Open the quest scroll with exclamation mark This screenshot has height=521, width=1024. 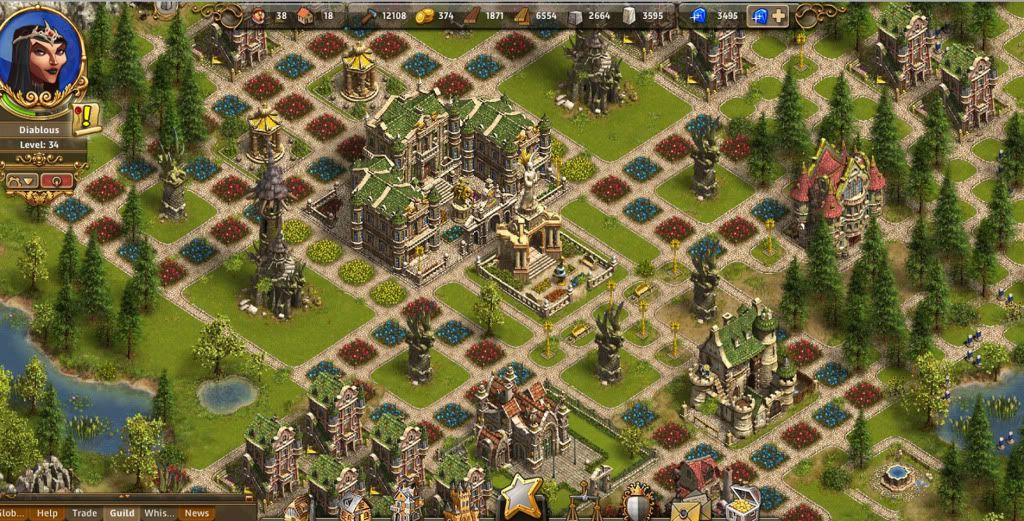tap(87, 119)
